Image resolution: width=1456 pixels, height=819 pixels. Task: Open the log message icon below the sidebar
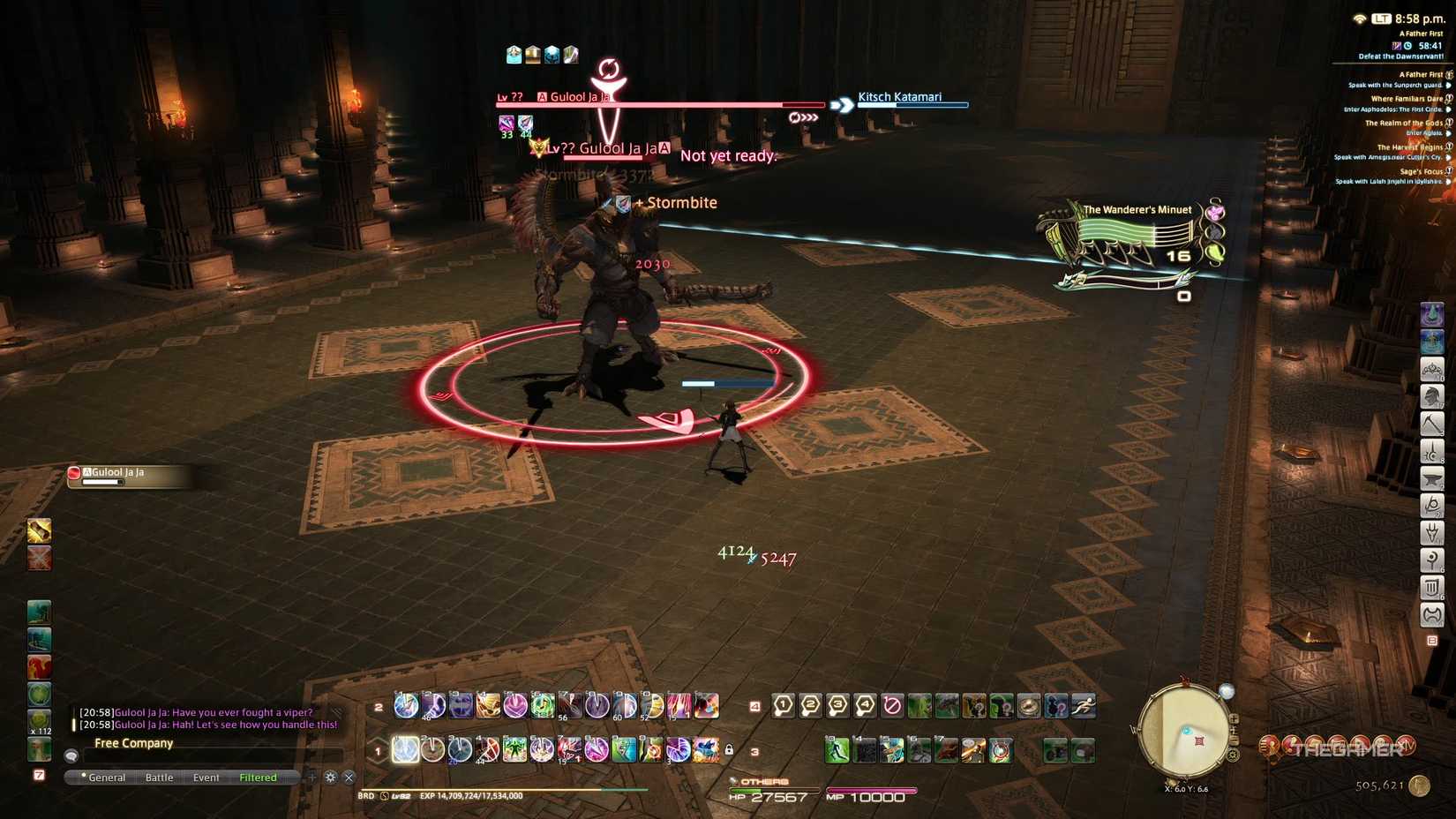point(1431,639)
